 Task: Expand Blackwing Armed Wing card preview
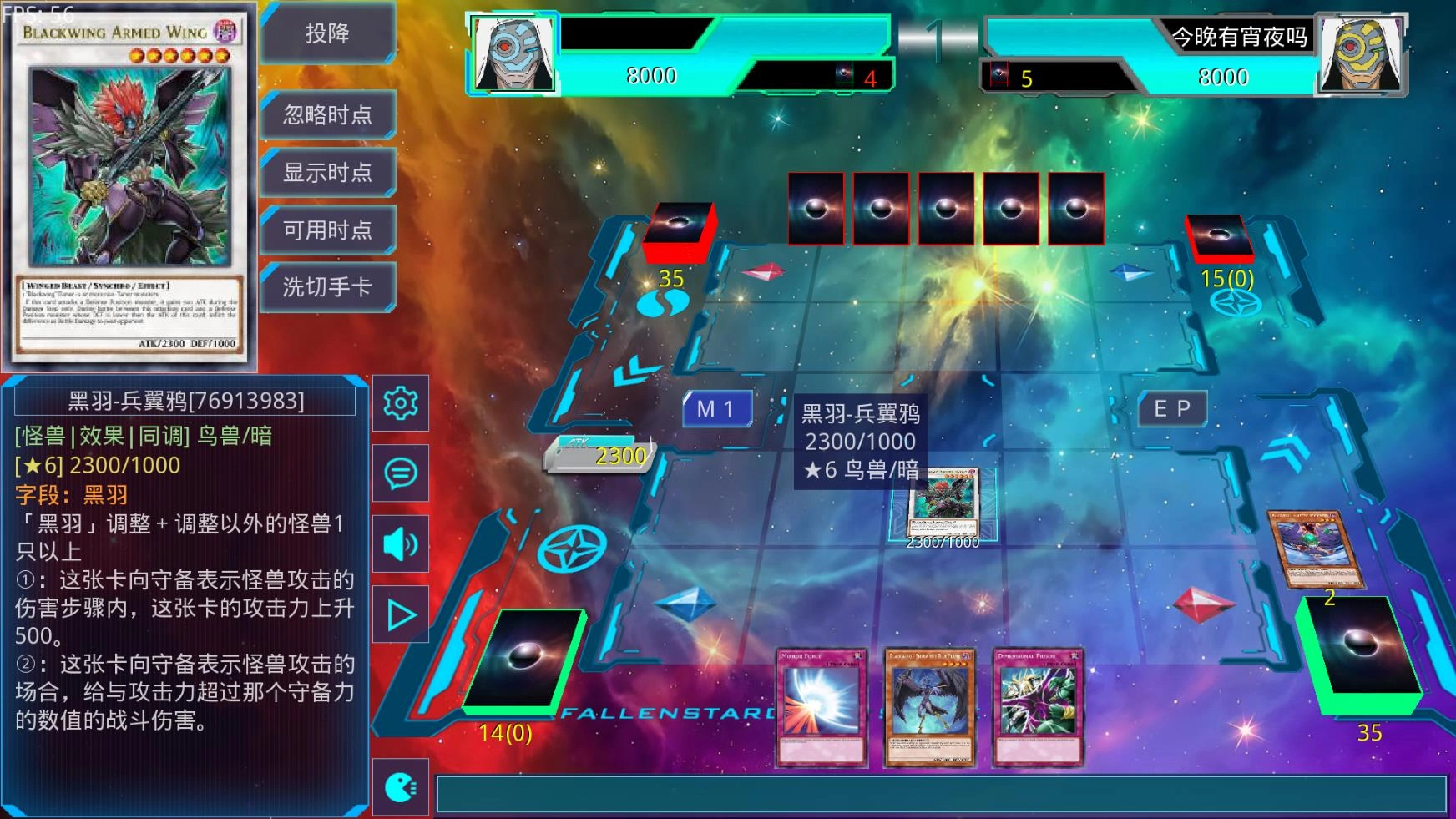(x=129, y=184)
